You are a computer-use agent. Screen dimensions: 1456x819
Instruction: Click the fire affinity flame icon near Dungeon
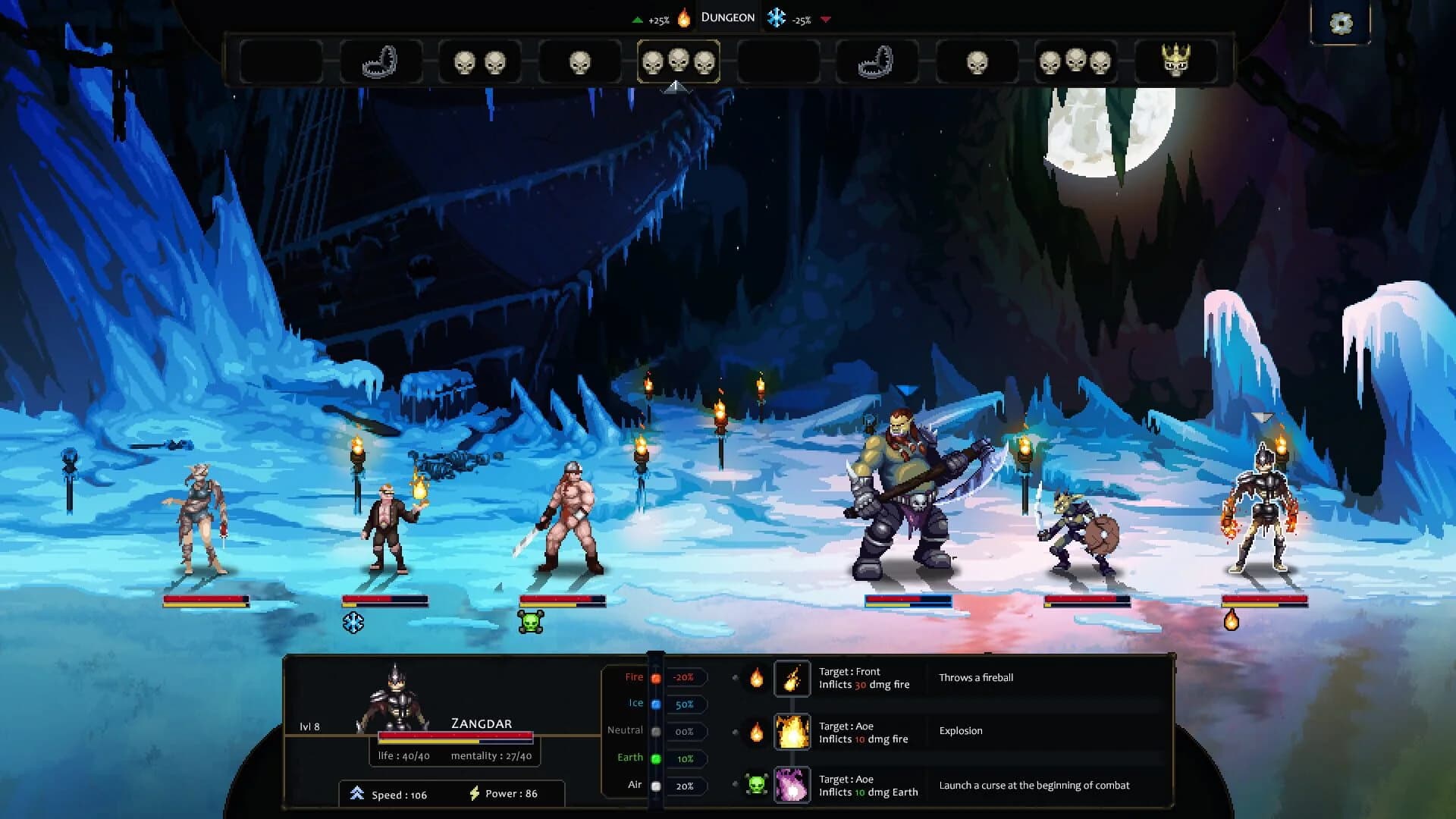coord(683,16)
